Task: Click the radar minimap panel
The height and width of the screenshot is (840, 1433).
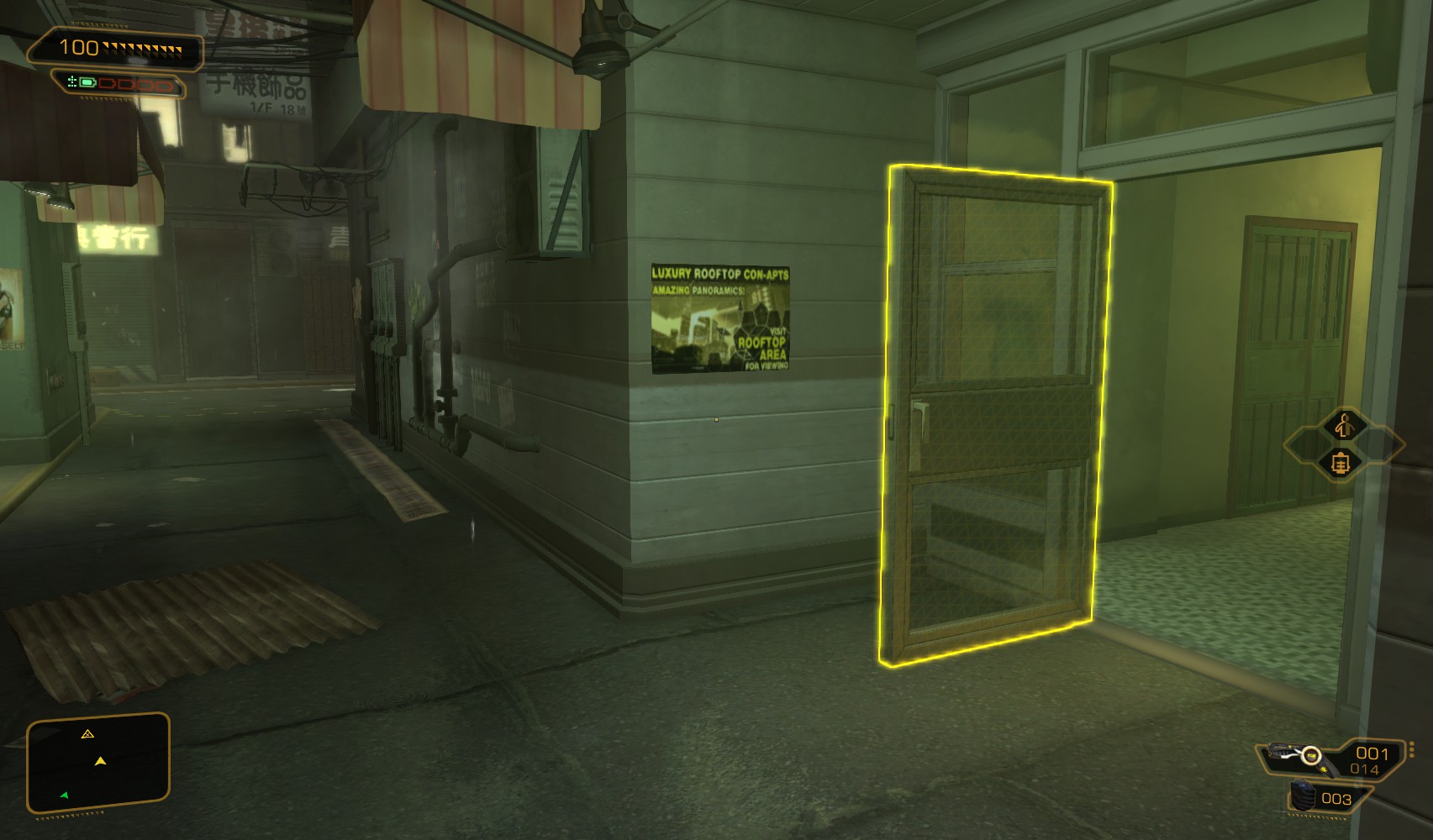Action: click(98, 764)
